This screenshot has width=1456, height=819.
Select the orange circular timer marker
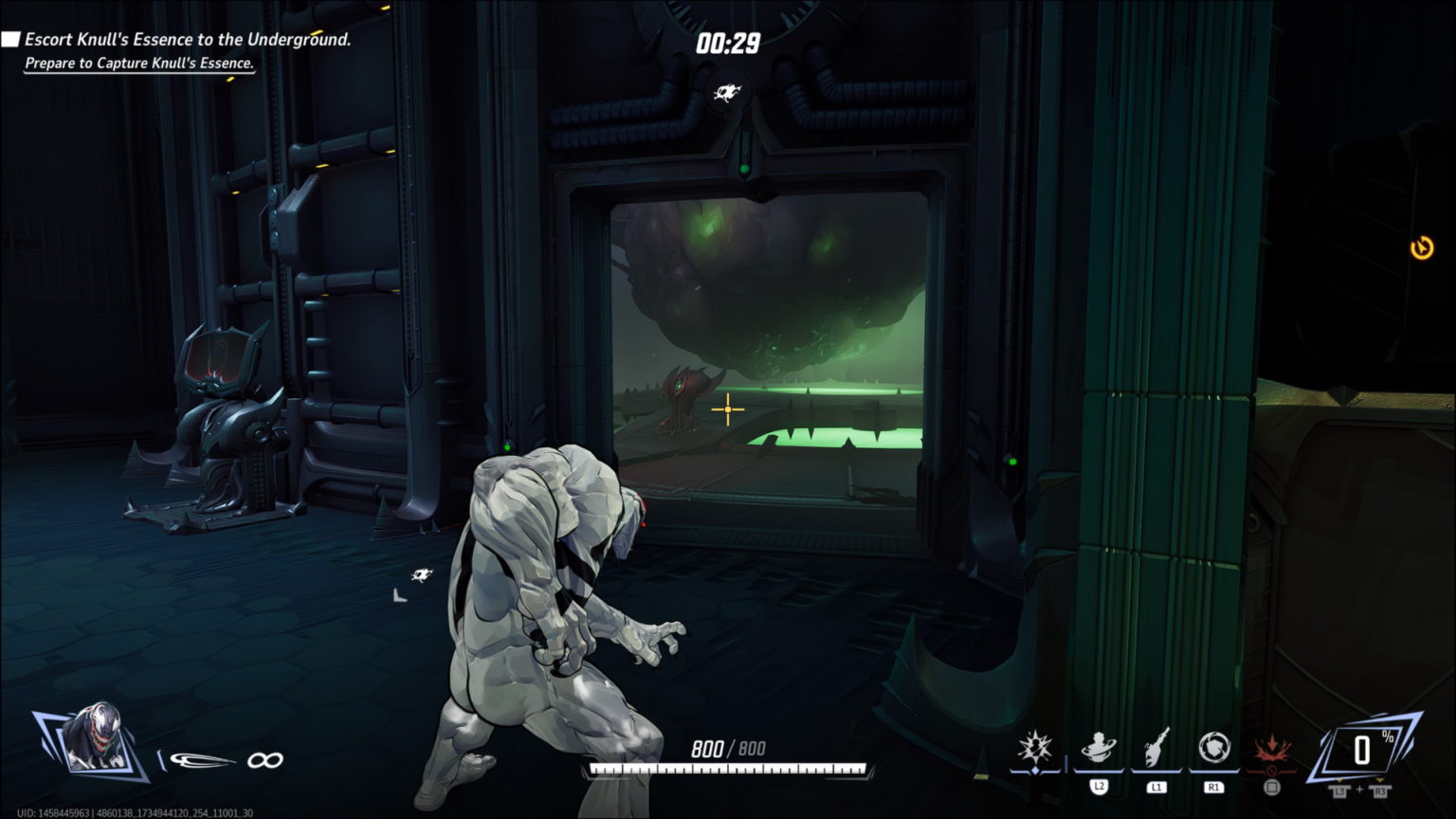pyautogui.click(x=1421, y=248)
